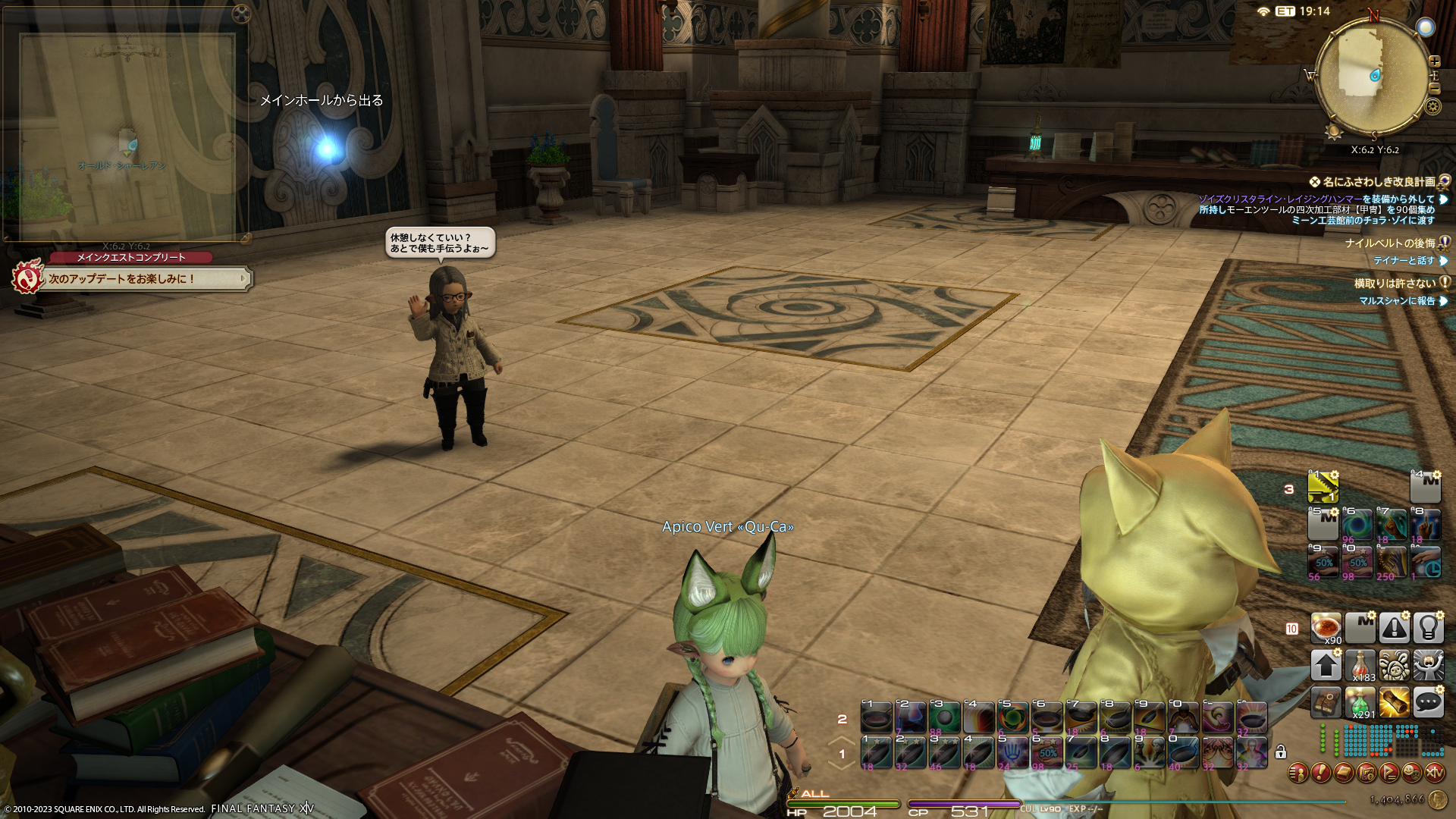Open minimap settings gear
Screen dimensions: 1456x819
[x=1432, y=106]
